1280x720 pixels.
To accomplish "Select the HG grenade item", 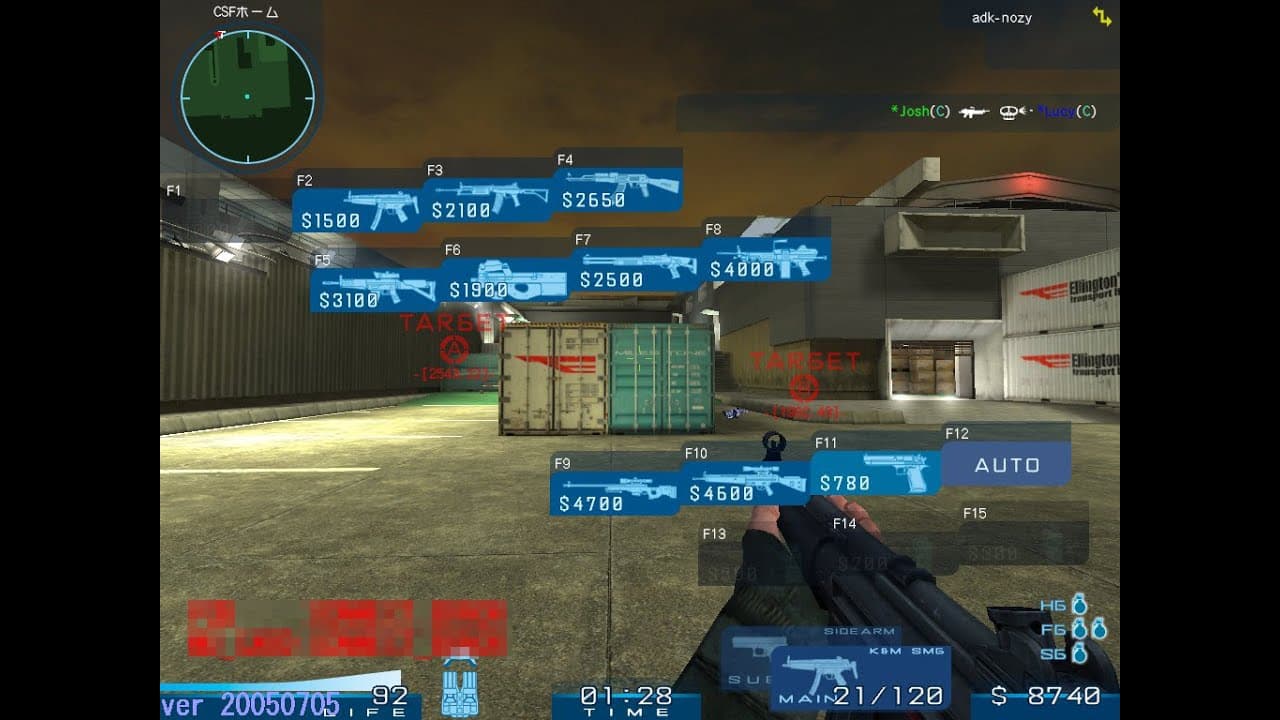I will coord(1070,605).
